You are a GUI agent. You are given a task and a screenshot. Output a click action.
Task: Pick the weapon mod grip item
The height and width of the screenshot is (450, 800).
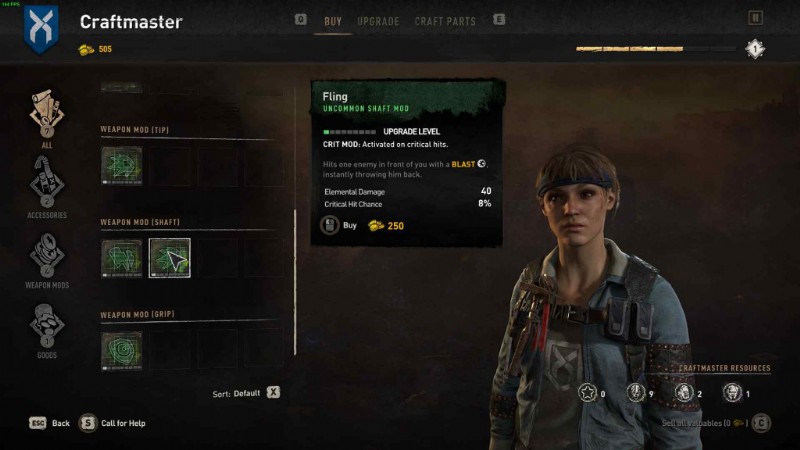tap(121, 351)
